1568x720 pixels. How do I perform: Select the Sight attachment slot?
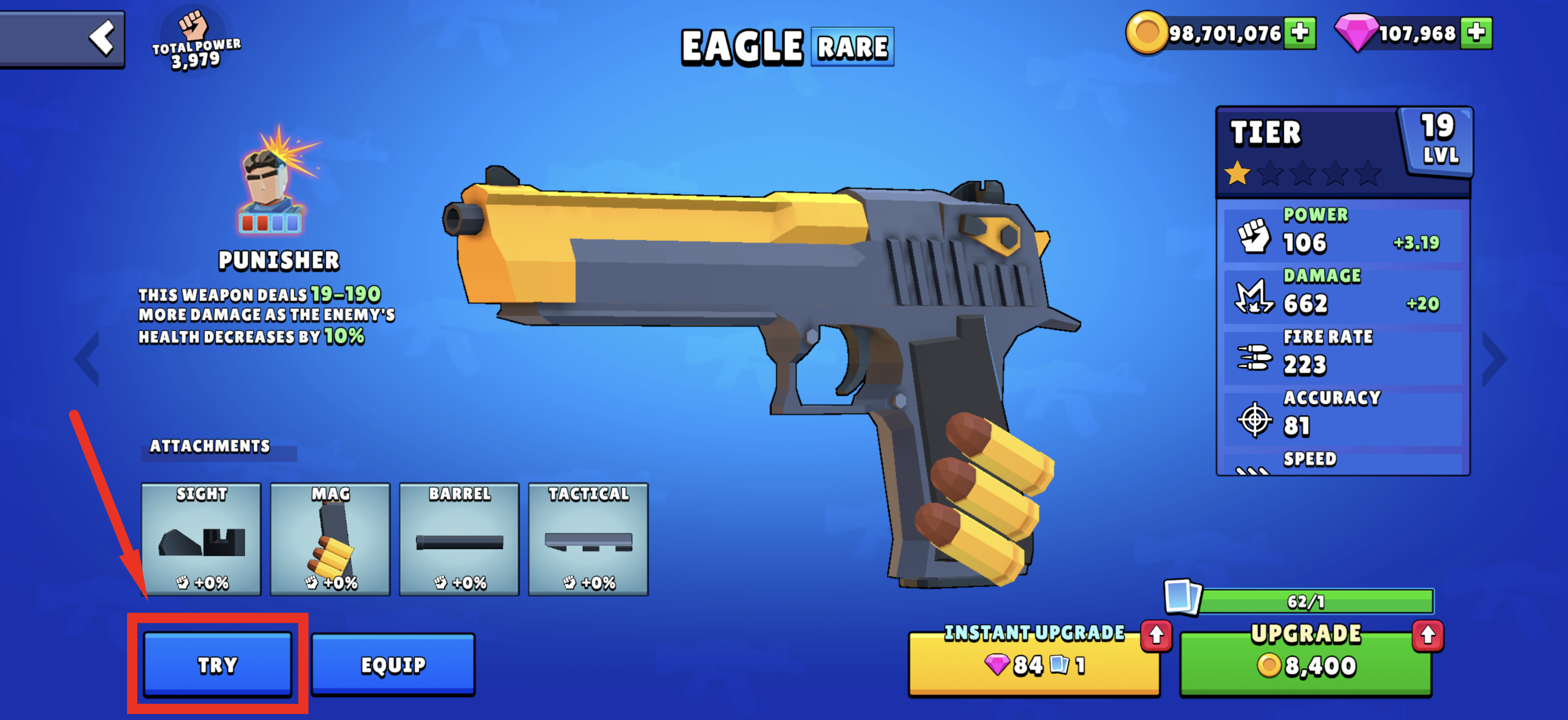(x=201, y=539)
